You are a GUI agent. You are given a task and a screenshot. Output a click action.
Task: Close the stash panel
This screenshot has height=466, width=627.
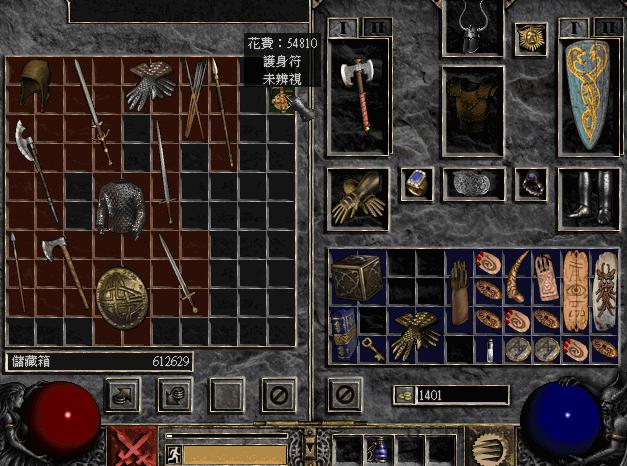279,396
